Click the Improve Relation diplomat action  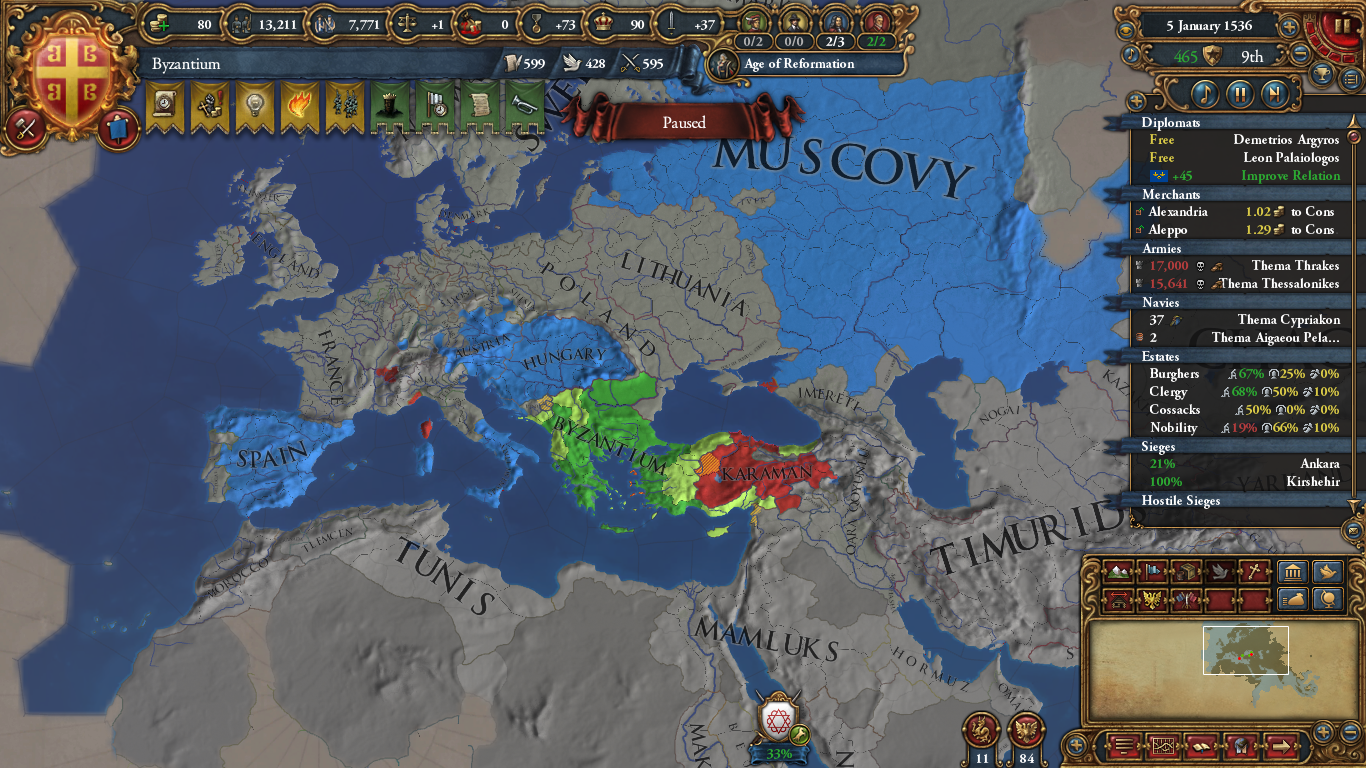[1294, 175]
